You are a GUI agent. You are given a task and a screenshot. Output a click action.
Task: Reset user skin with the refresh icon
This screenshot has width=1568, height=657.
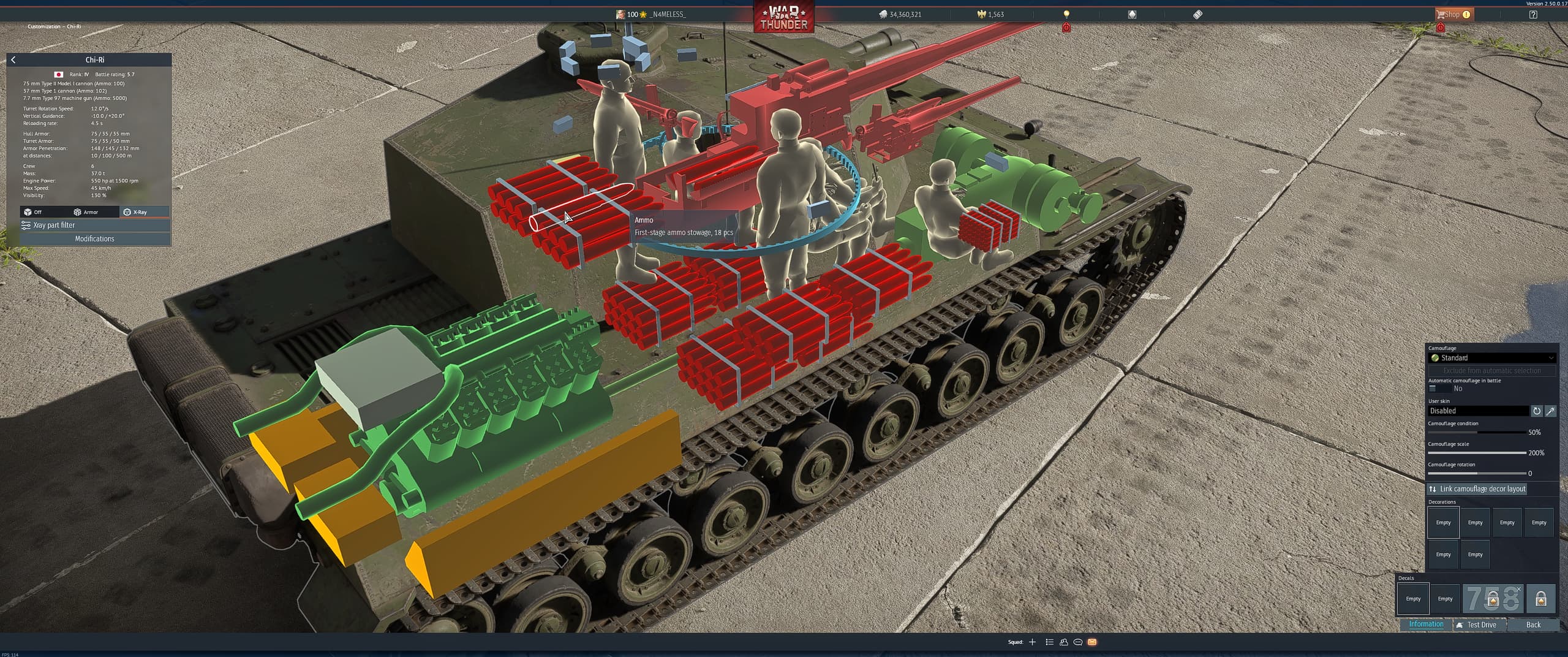pos(1537,411)
